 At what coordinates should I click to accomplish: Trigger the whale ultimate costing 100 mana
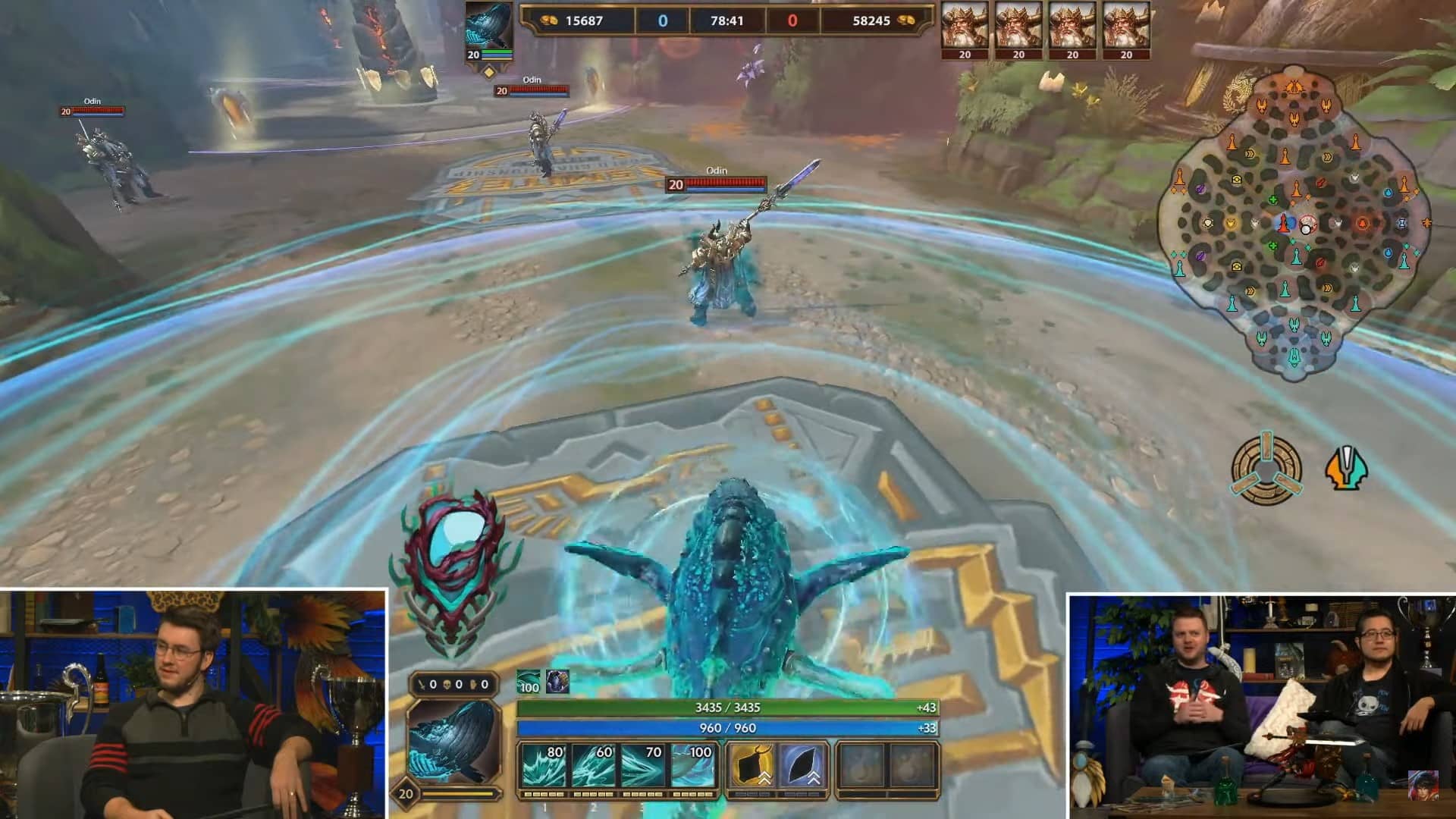692,766
